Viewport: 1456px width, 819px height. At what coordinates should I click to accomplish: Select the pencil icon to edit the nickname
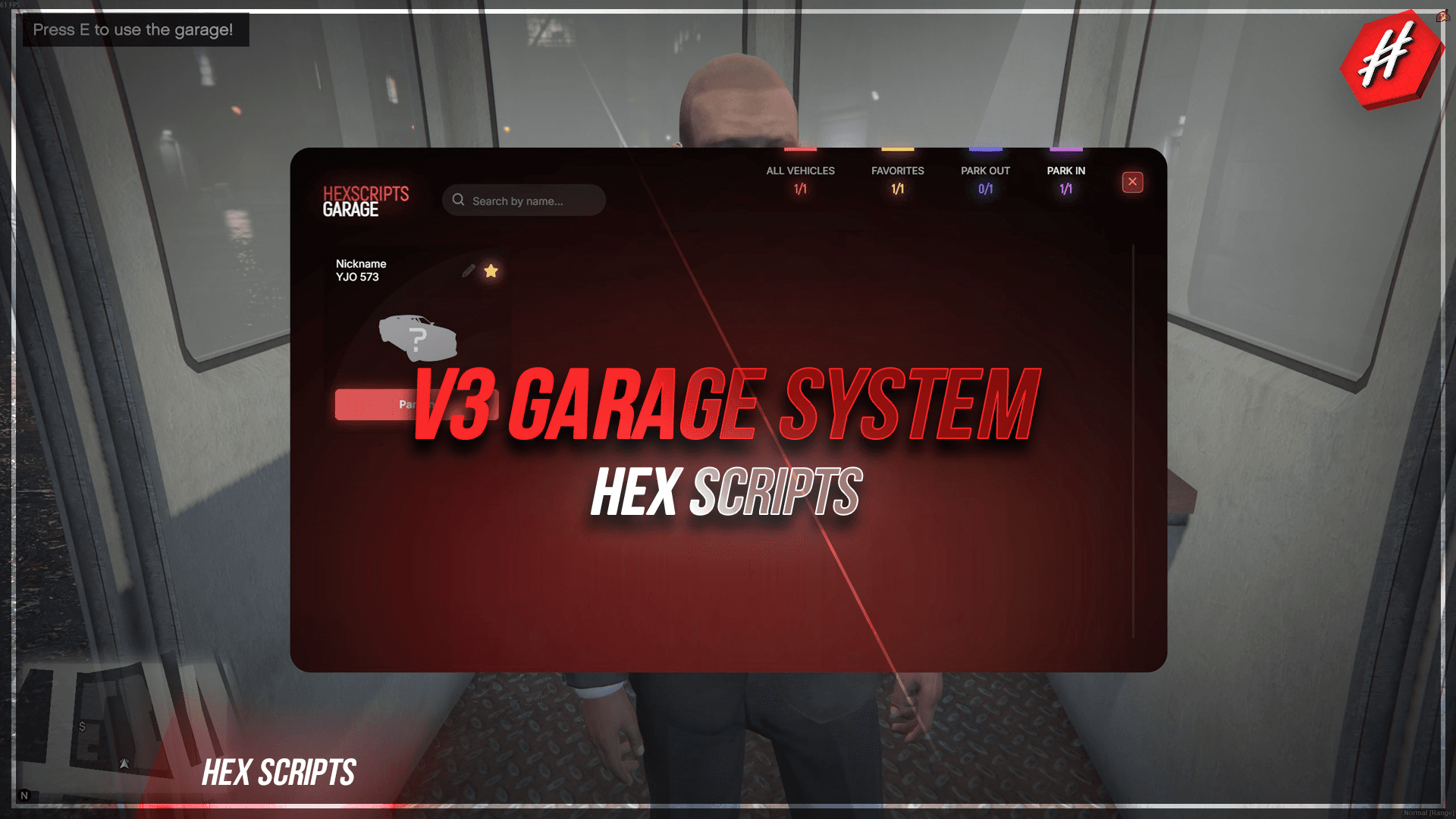pos(467,271)
